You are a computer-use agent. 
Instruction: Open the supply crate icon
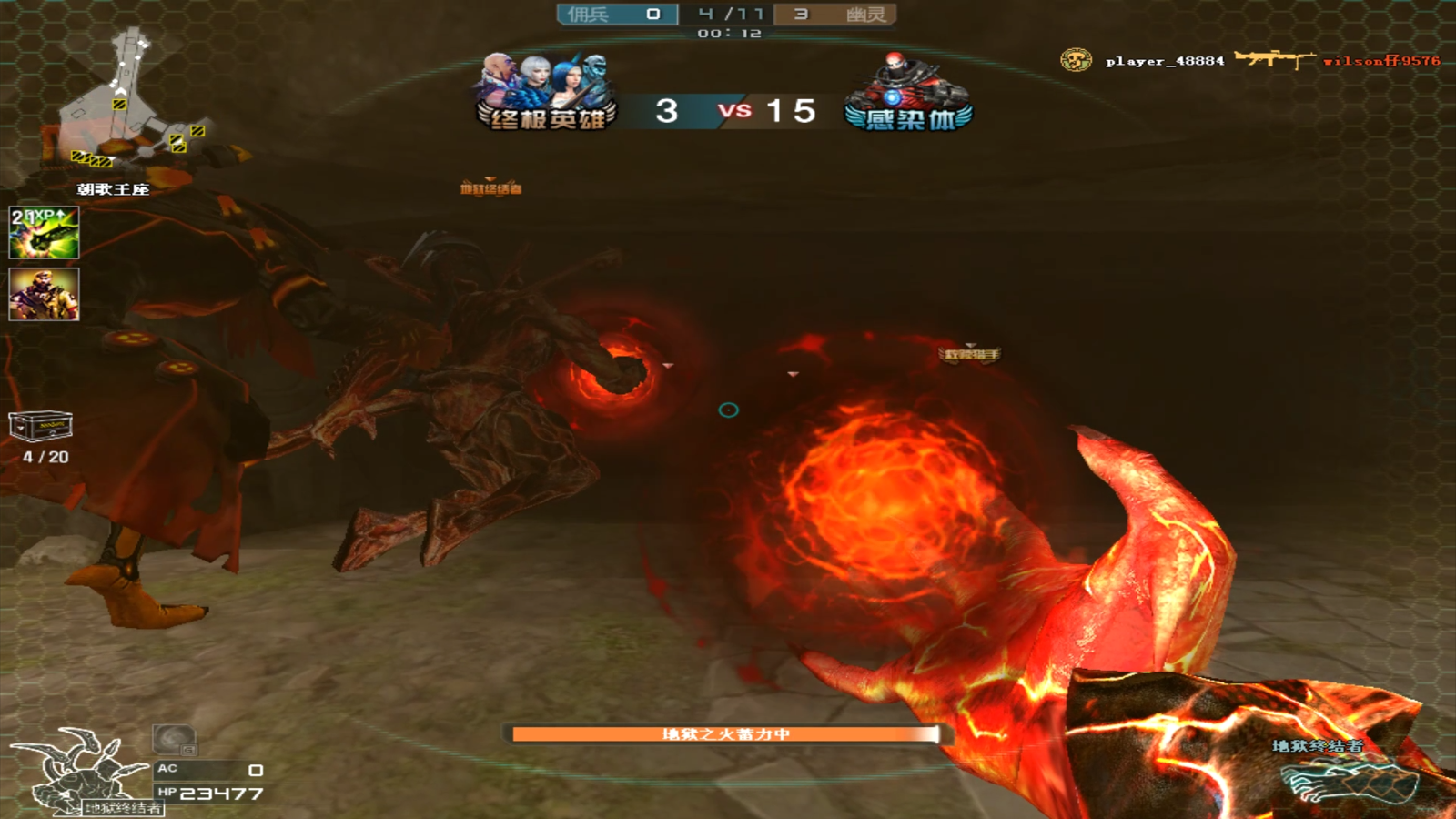(x=40, y=426)
